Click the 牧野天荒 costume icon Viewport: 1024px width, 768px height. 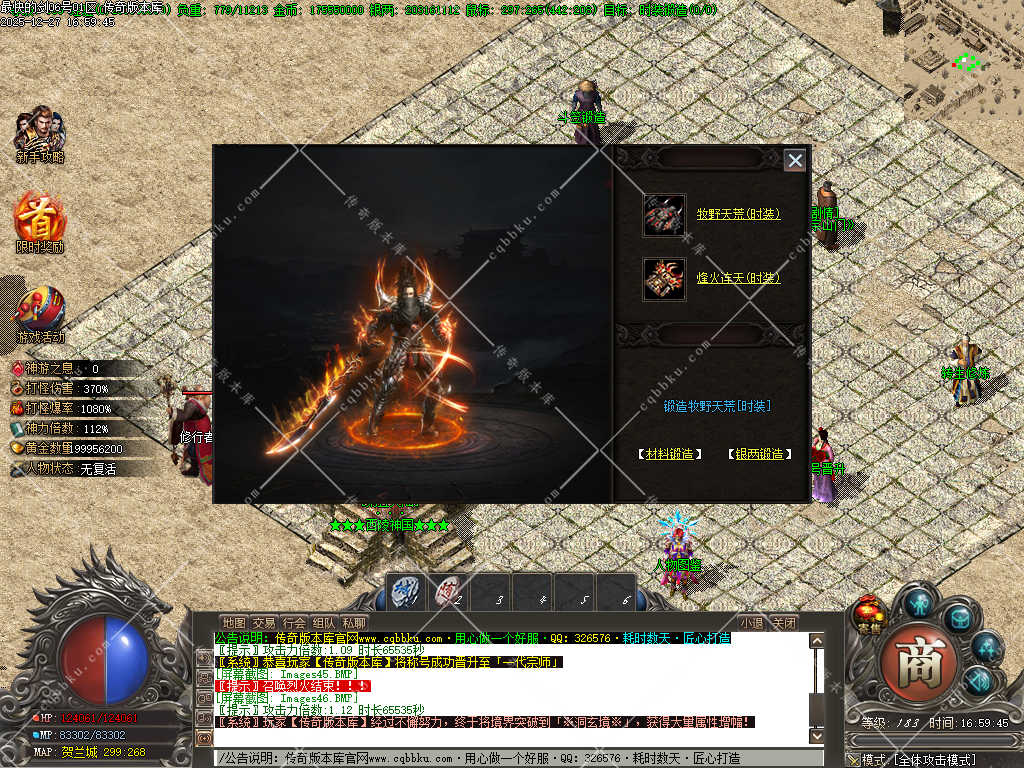664,215
